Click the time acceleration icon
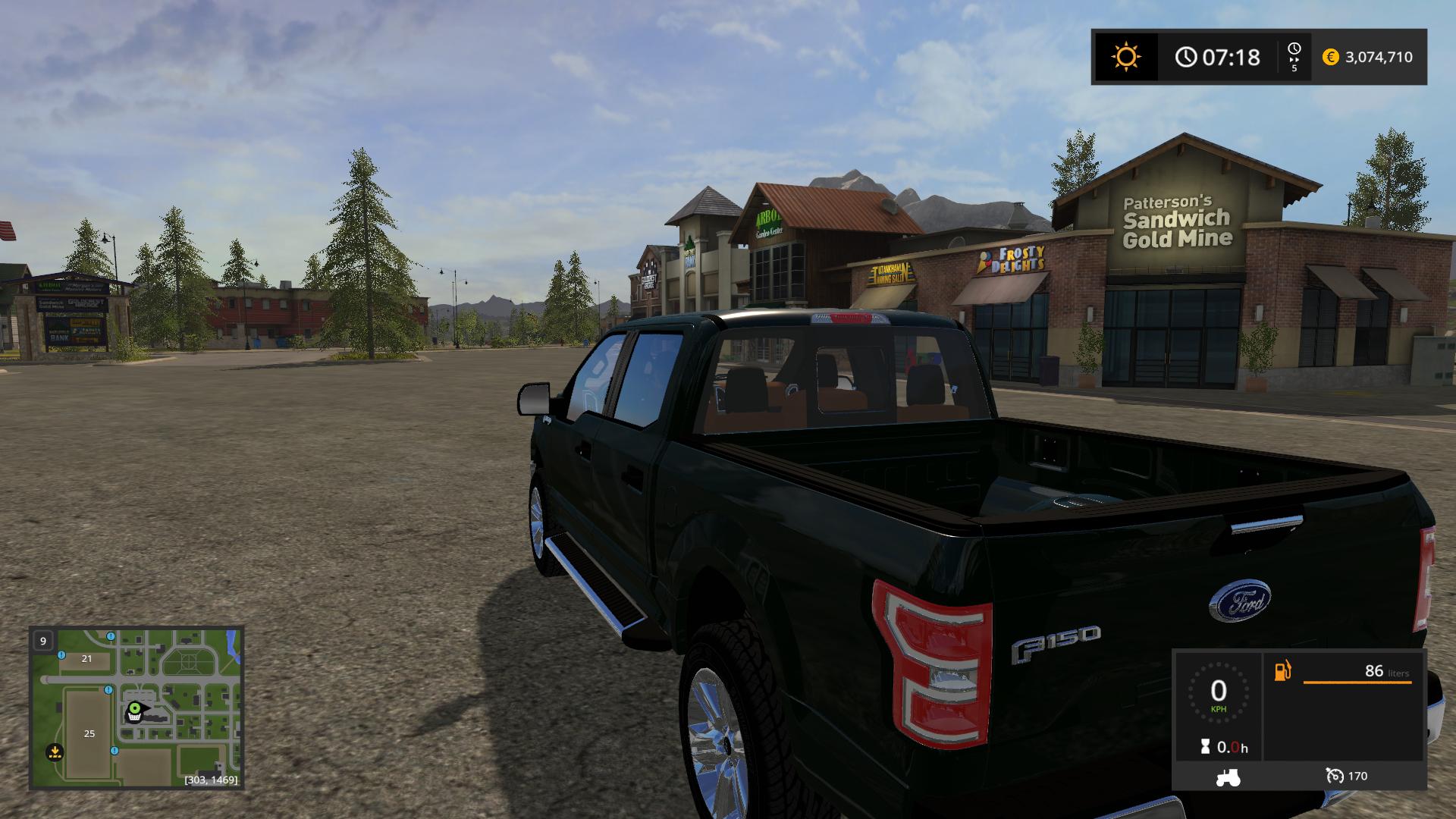The height and width of the screenshot is (819, 1456). coord(1294,57)
